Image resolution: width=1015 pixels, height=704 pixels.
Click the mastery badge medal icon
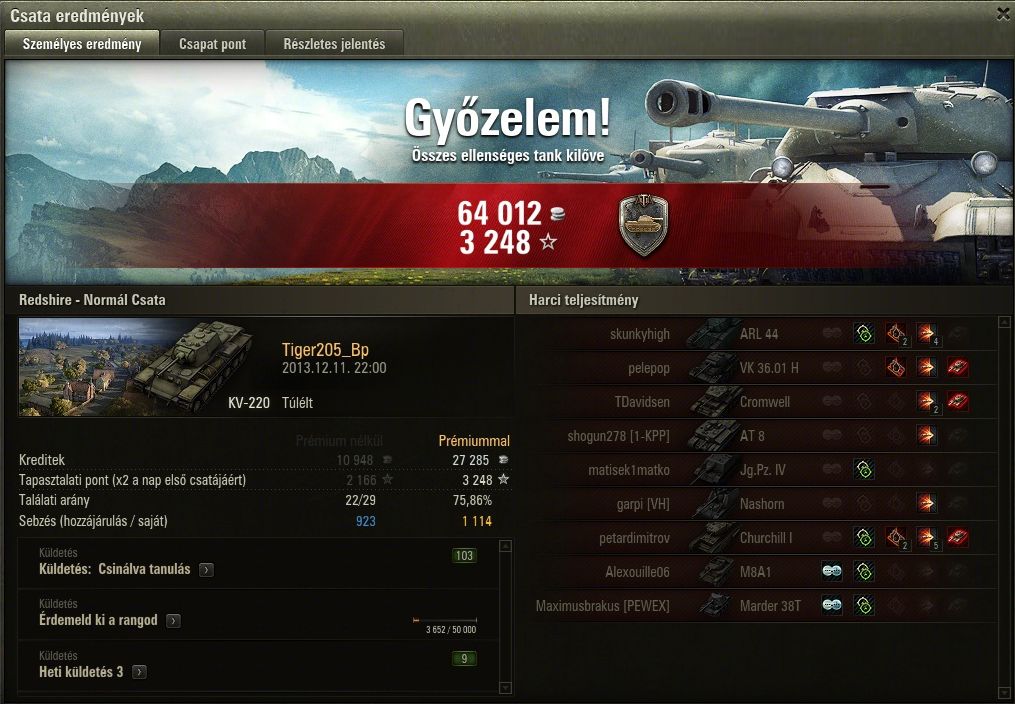644,225
